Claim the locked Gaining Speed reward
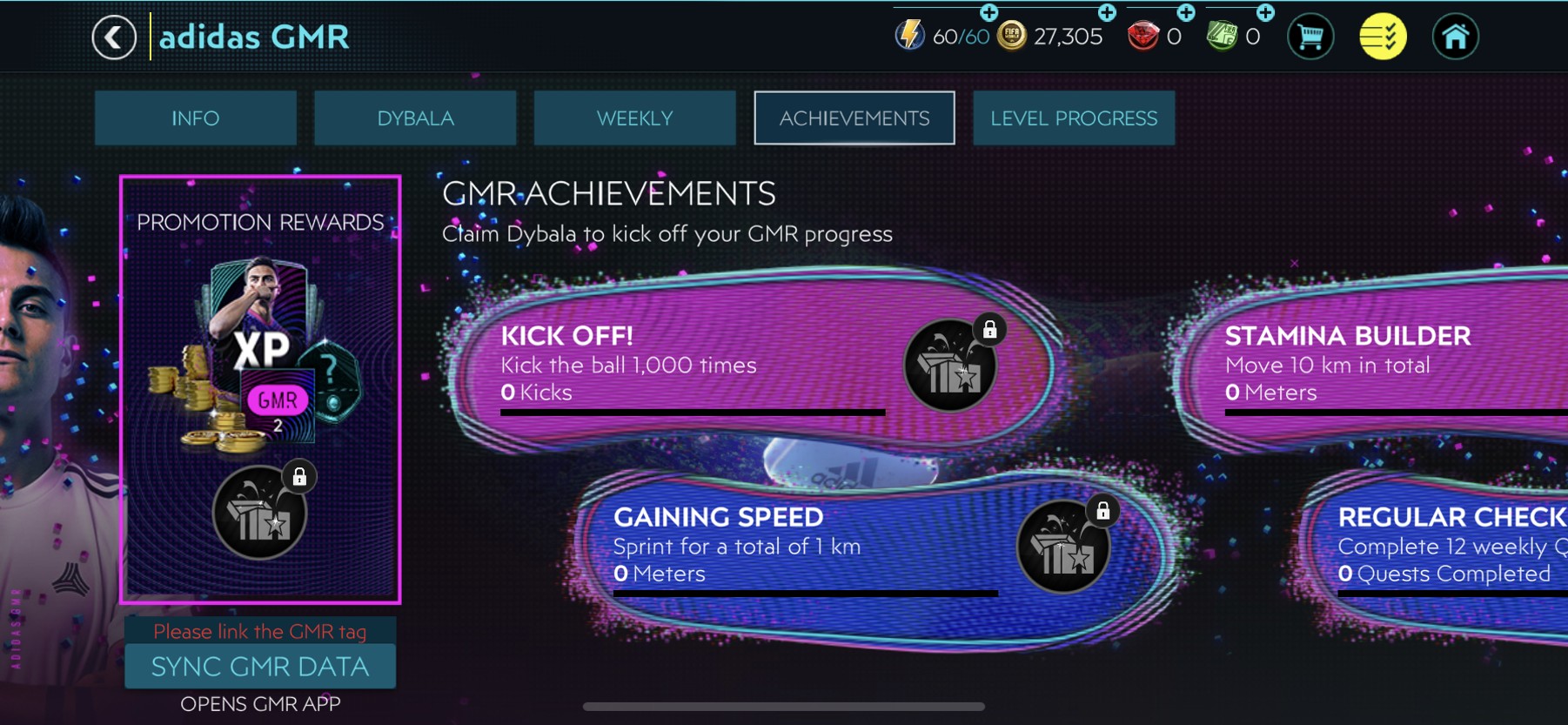 pos(1063,547)
